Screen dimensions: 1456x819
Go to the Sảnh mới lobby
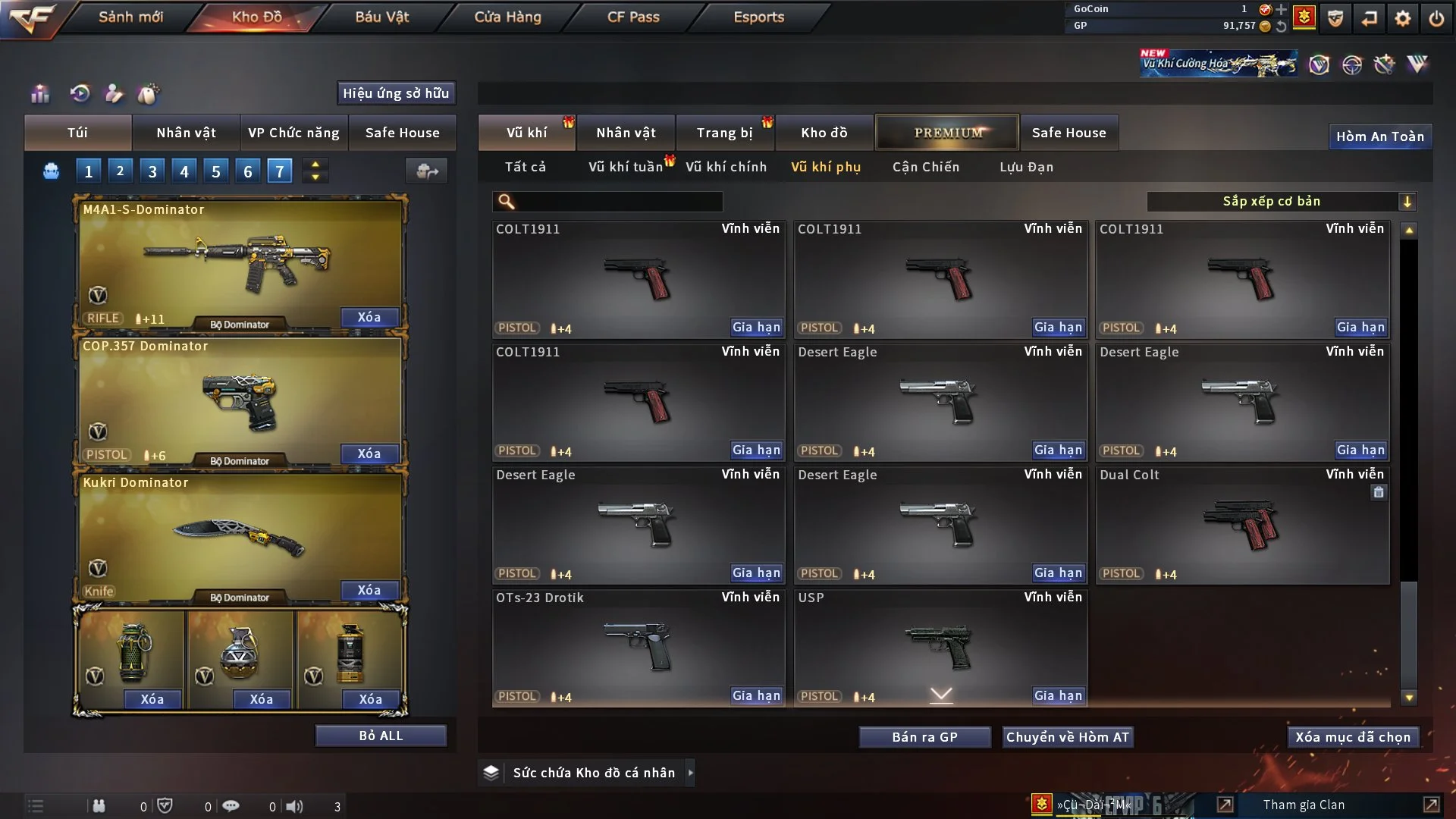click(x=130, y=17)
